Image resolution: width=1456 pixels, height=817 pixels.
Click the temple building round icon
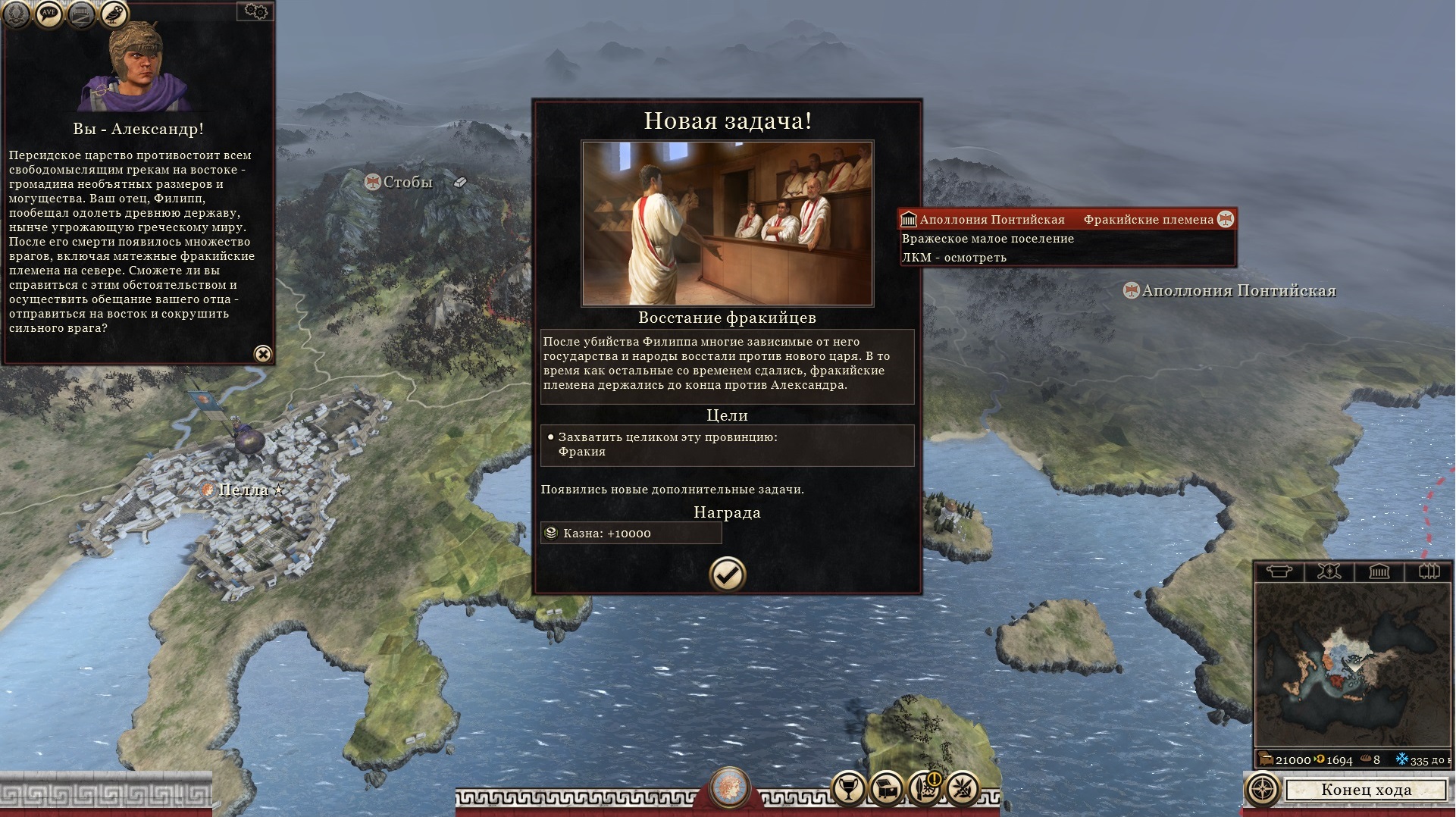click(82, 13)
